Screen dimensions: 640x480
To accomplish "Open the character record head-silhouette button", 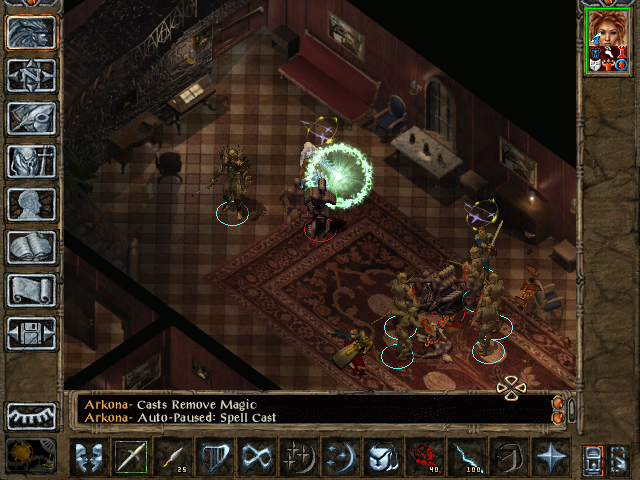I will click(x=31, y=204).
